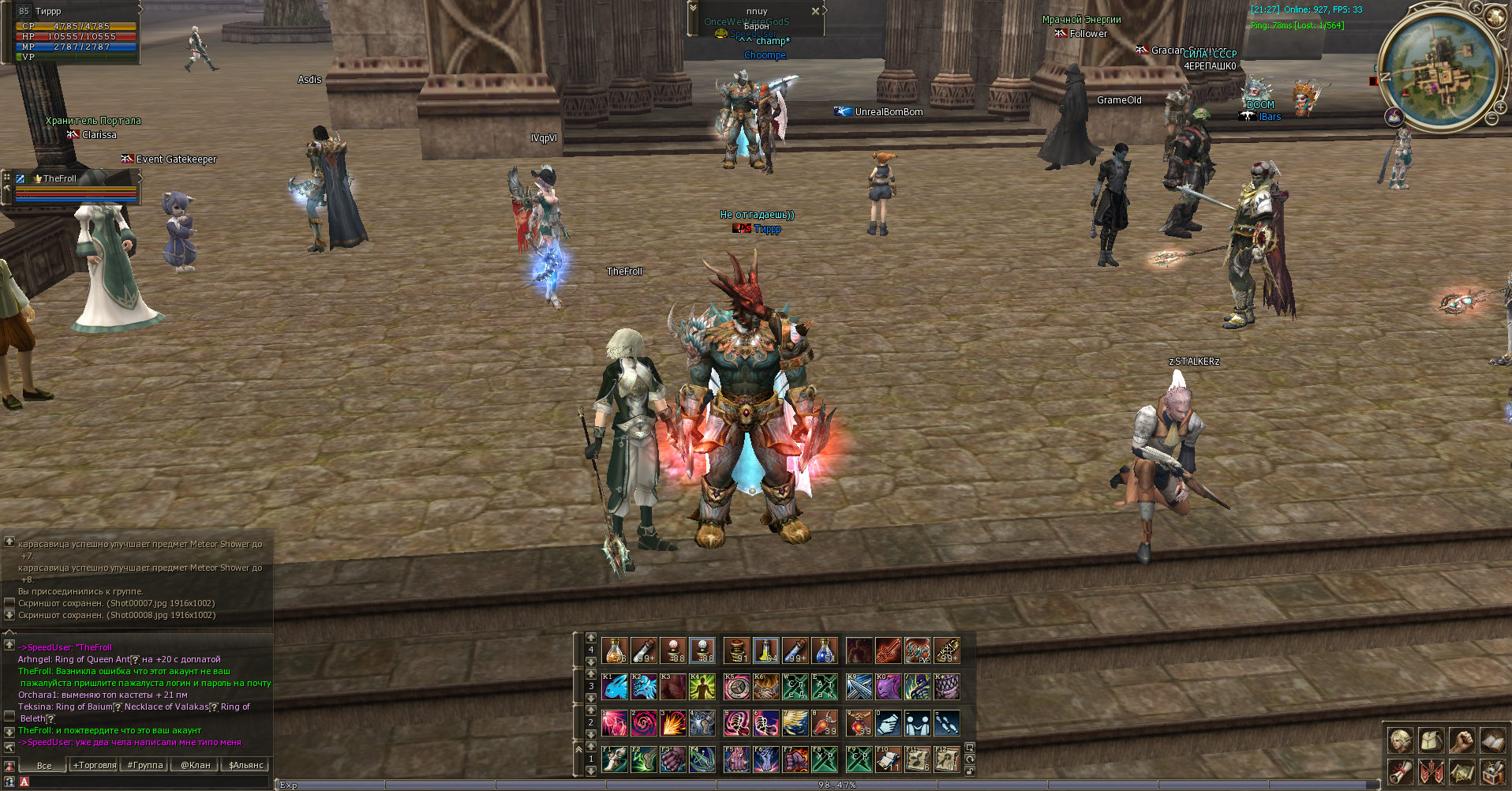
Task: Activate the F7 burning fist skill
Action: (x=795, y=759)
